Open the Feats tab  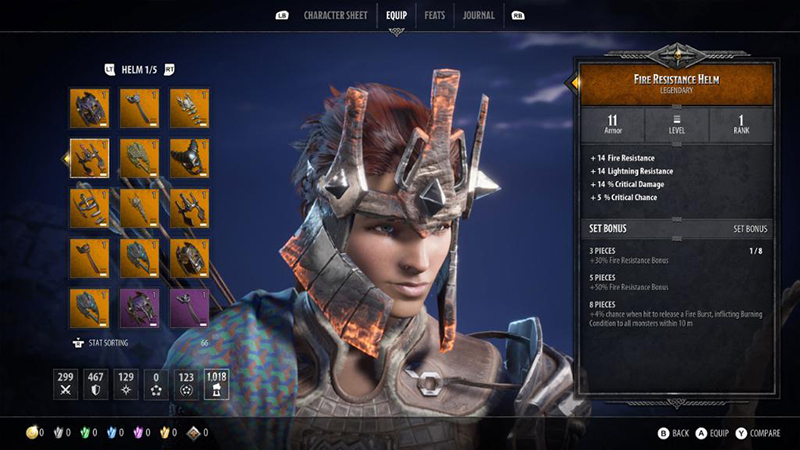(434, 15)
